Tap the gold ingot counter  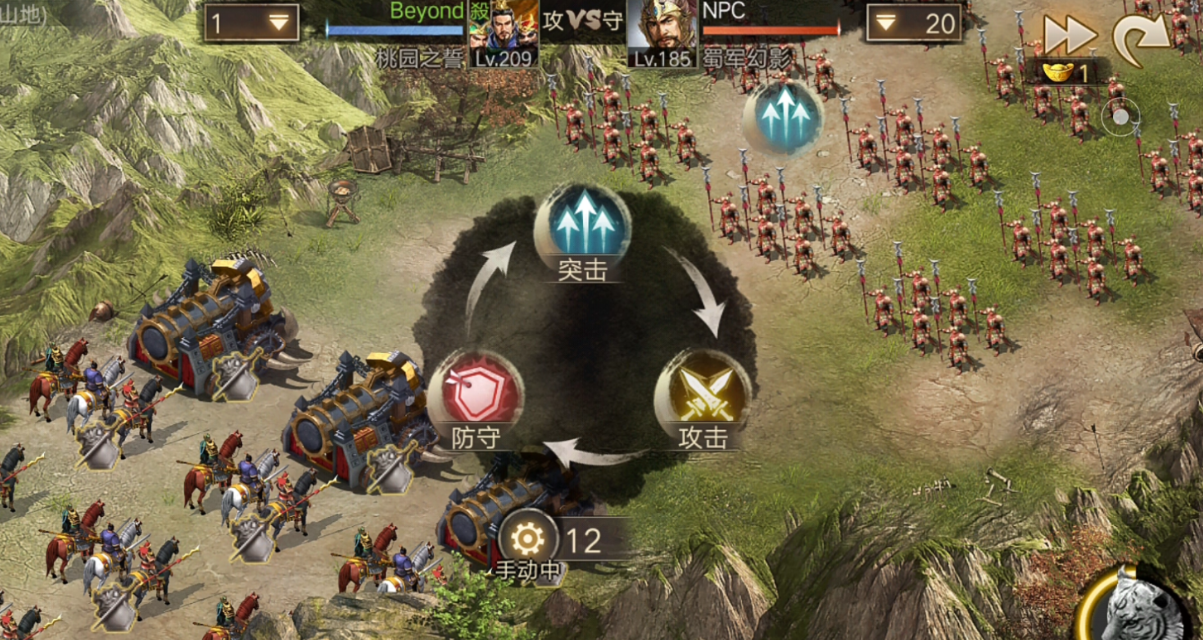[x=1066, y=73]
